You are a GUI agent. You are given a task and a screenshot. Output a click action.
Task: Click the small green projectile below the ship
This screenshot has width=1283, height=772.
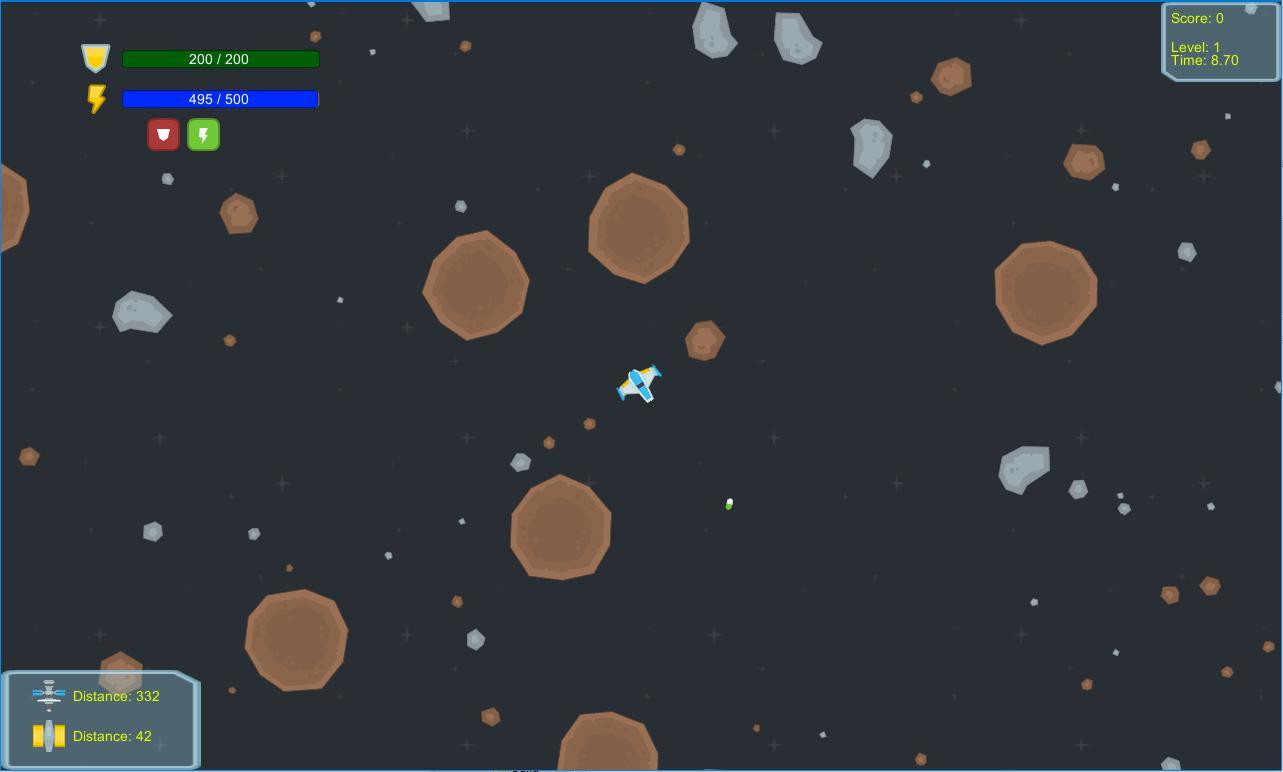[x=727, y=504]
